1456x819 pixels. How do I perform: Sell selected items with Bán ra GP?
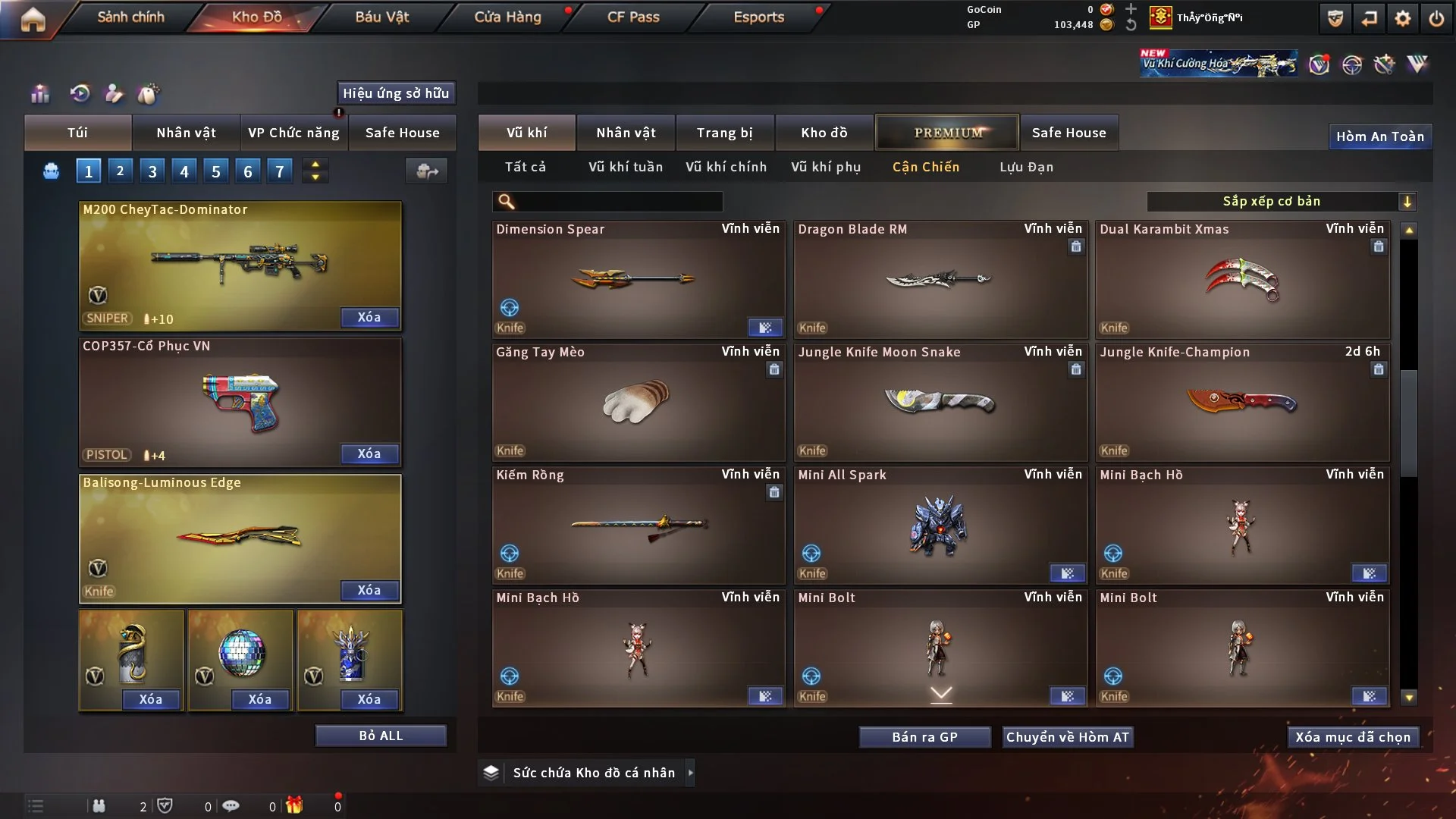point(924,737)
